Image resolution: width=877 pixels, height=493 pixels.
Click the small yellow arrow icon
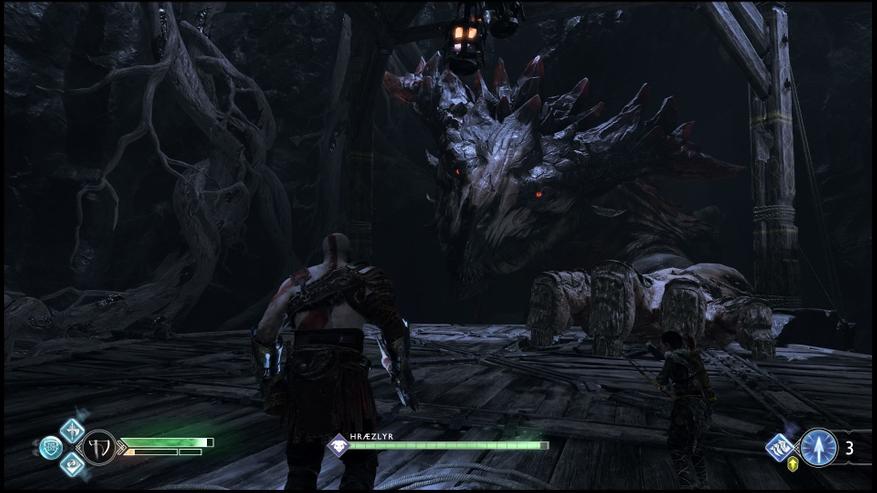click(x=793, y=464)
